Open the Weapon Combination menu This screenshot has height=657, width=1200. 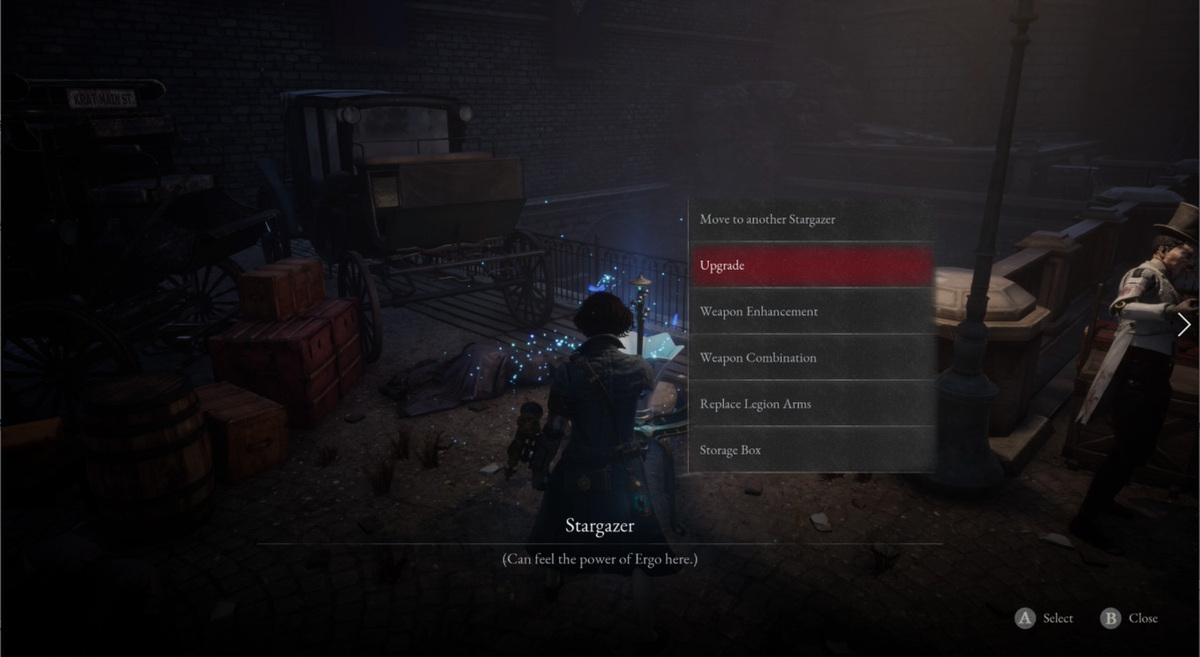811,358
